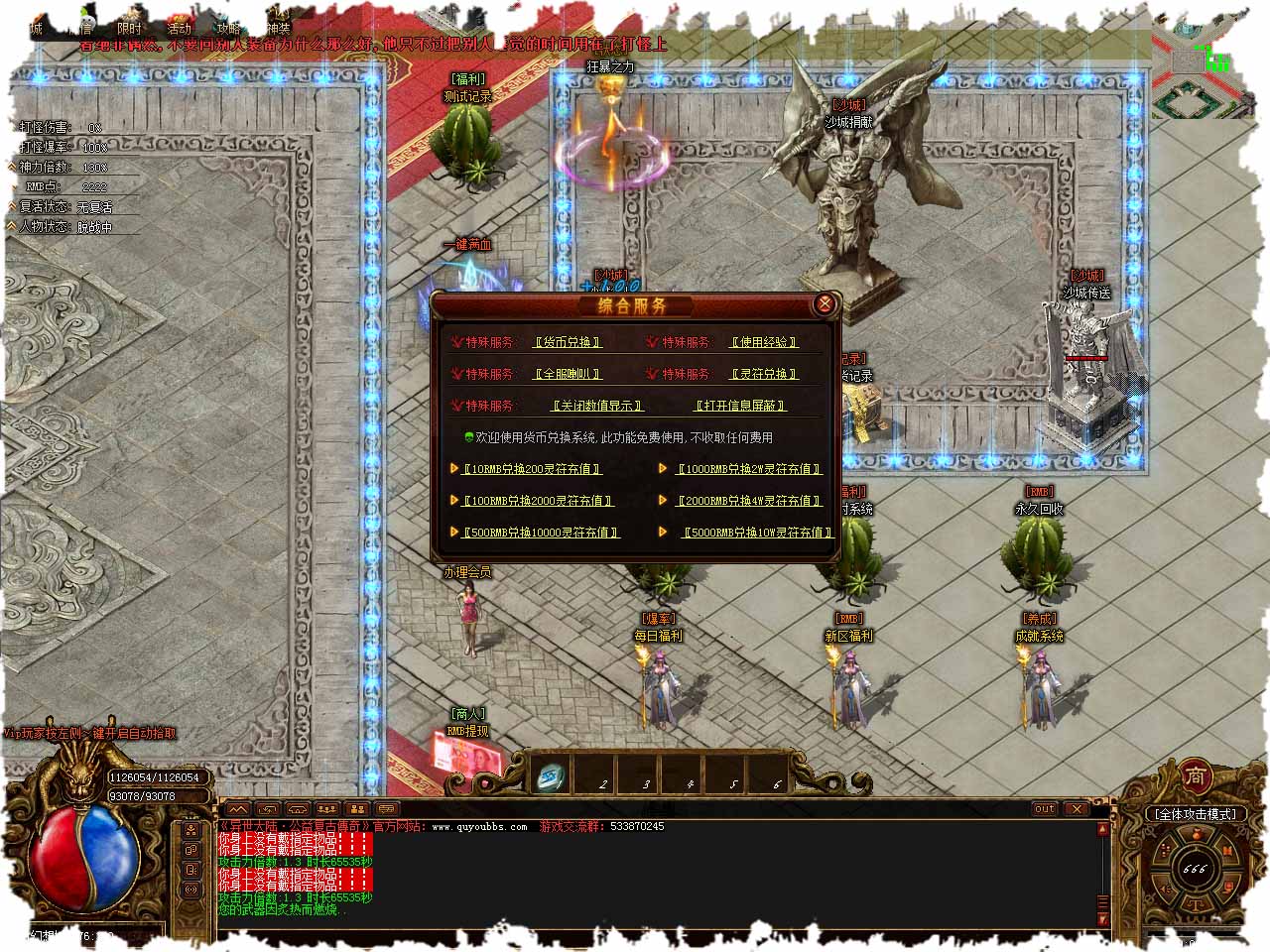This screenshot has width=1270, height=952.
Task: Choose the 使用经验 service link
Action: tap(764, 342)
